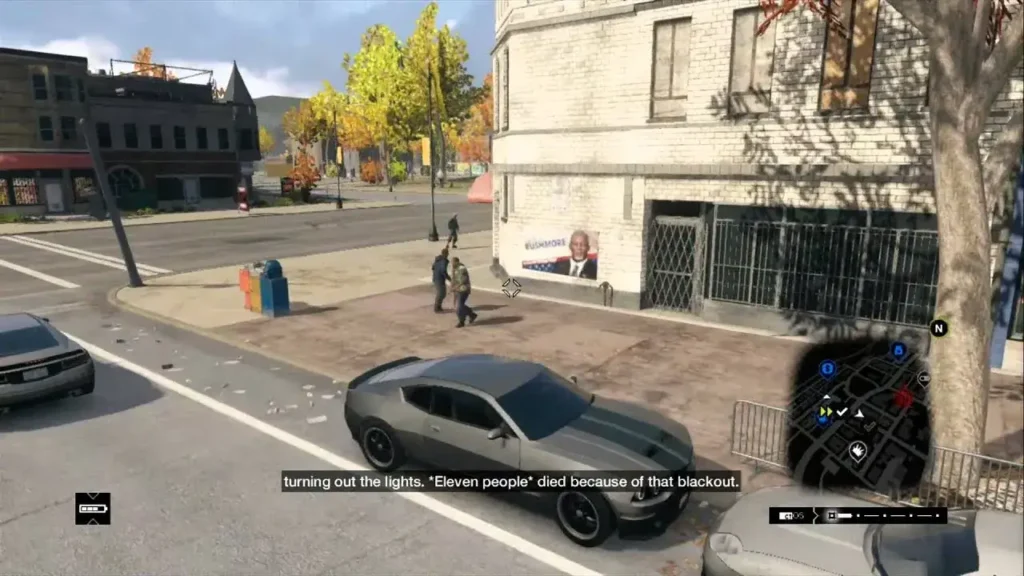Choose the yellow double-arrow minimap marker
1024x576 pixels.
coord(825,411)
